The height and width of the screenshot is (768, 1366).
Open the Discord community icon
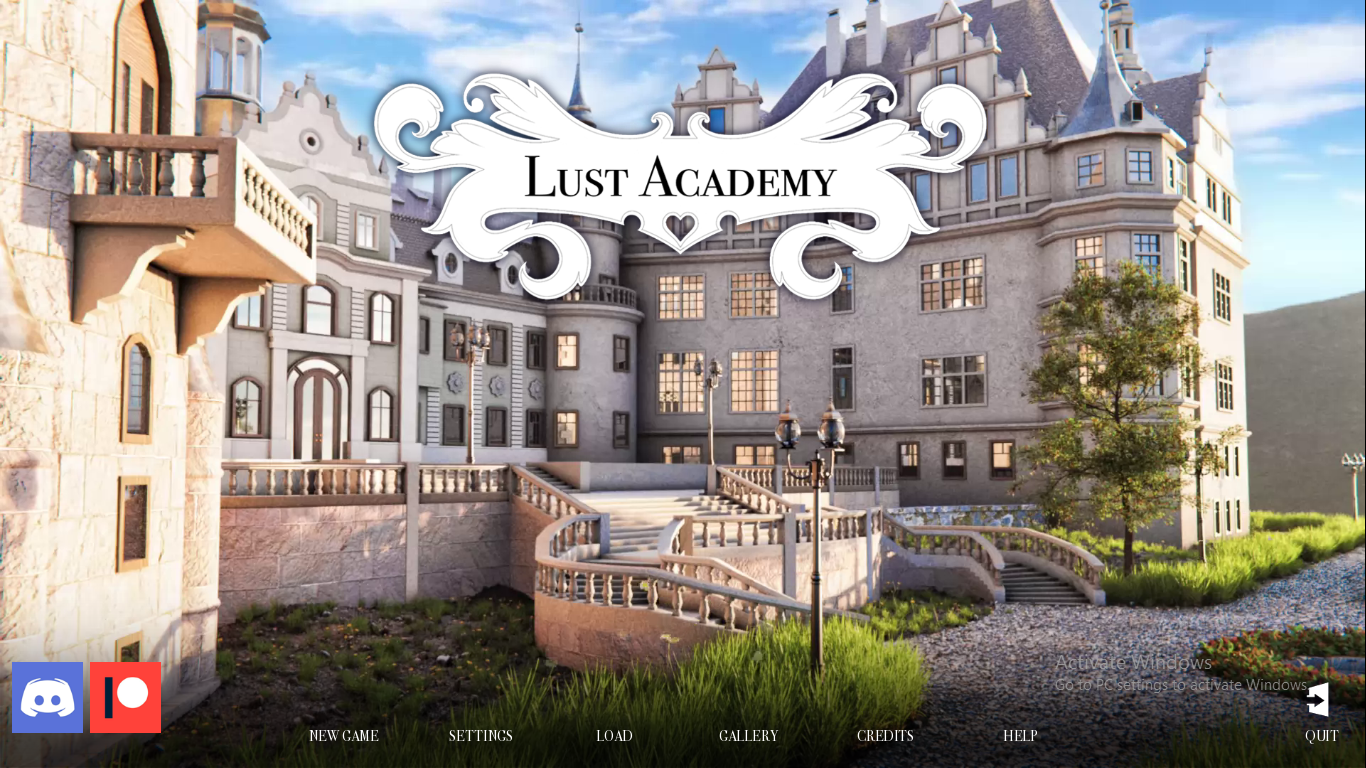[47, 697]
